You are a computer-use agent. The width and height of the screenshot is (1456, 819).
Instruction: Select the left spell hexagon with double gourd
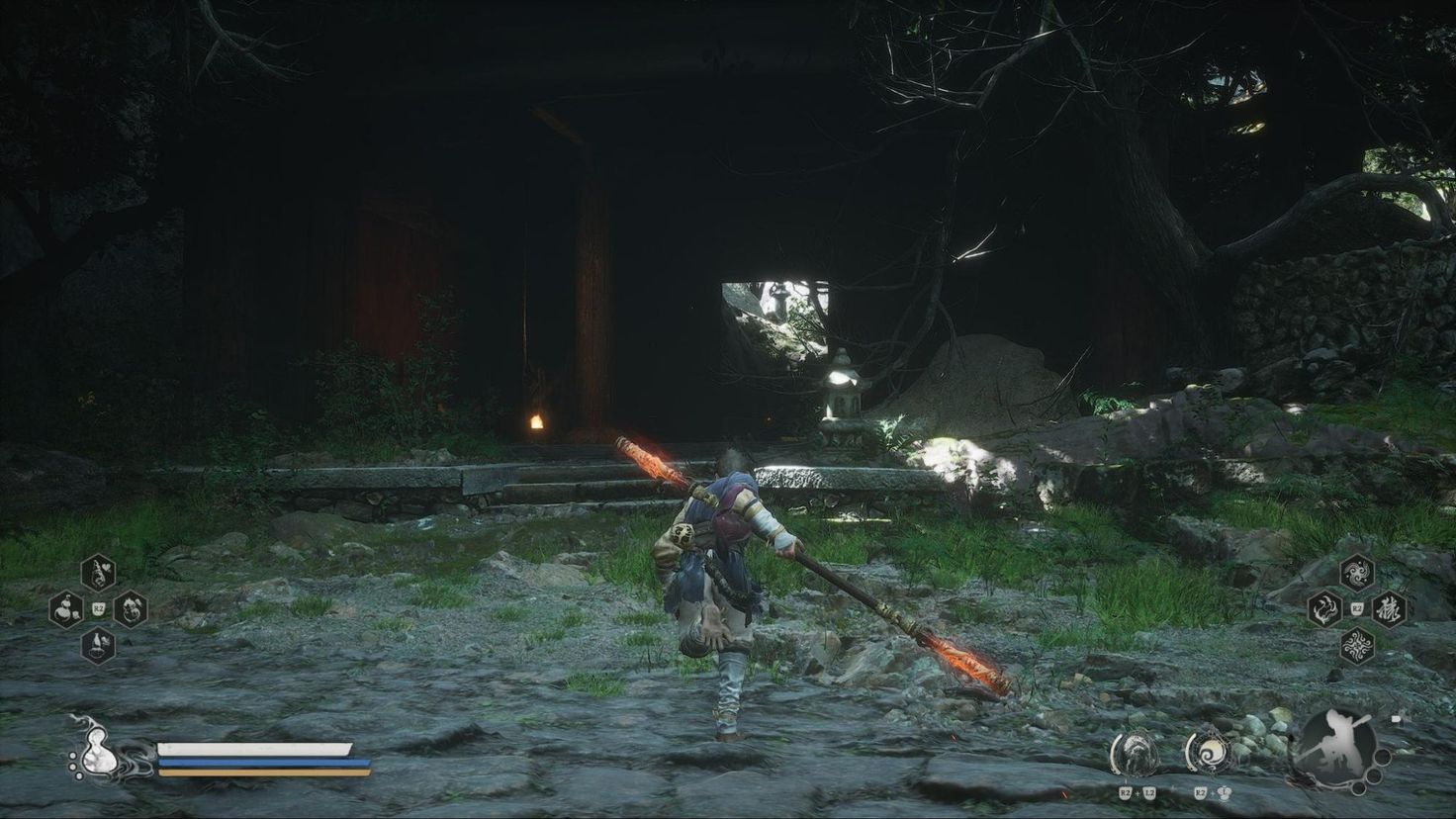click(65, 610)
